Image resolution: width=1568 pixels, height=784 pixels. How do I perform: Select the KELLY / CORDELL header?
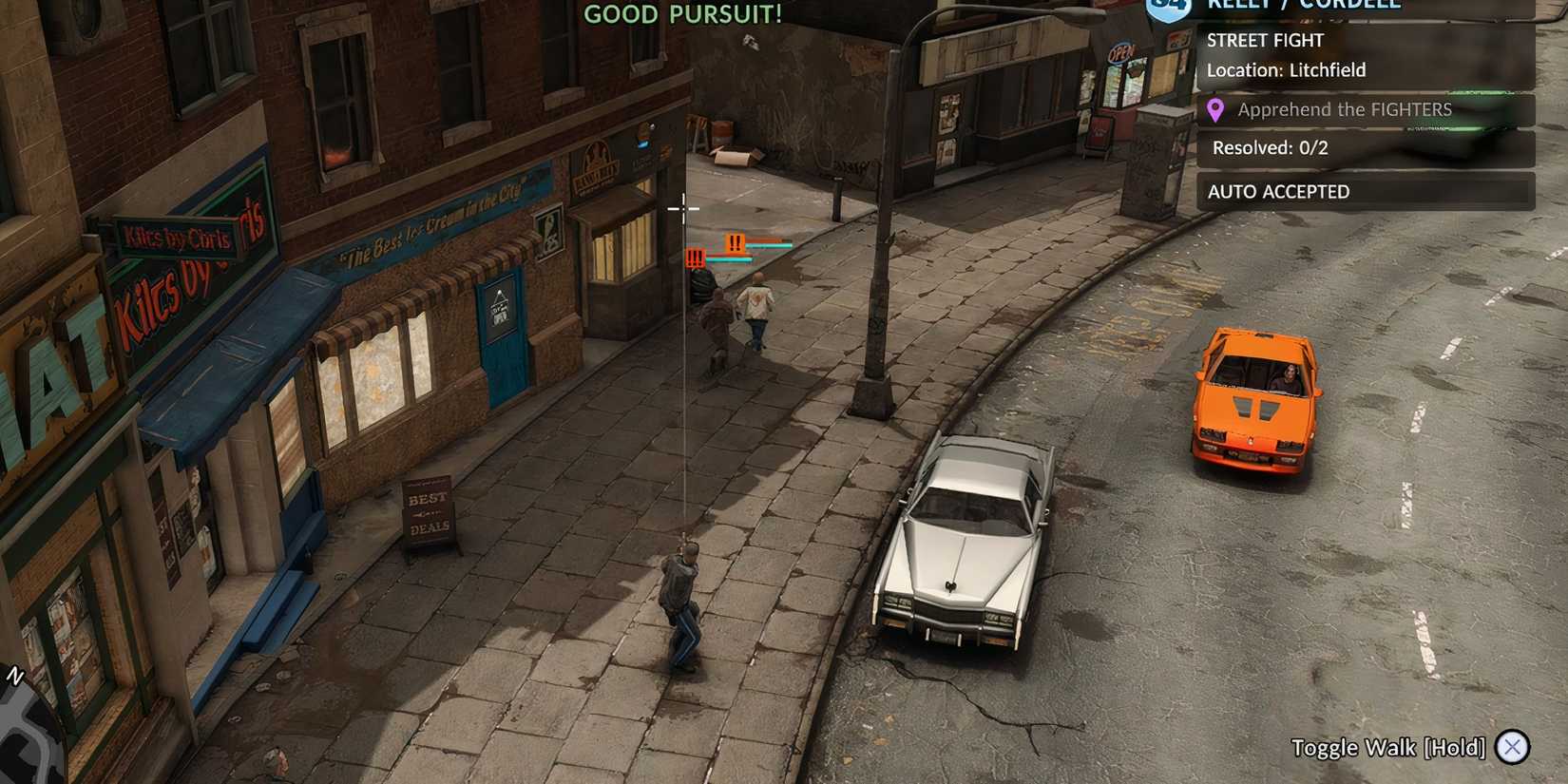[x=1302, y=4]
